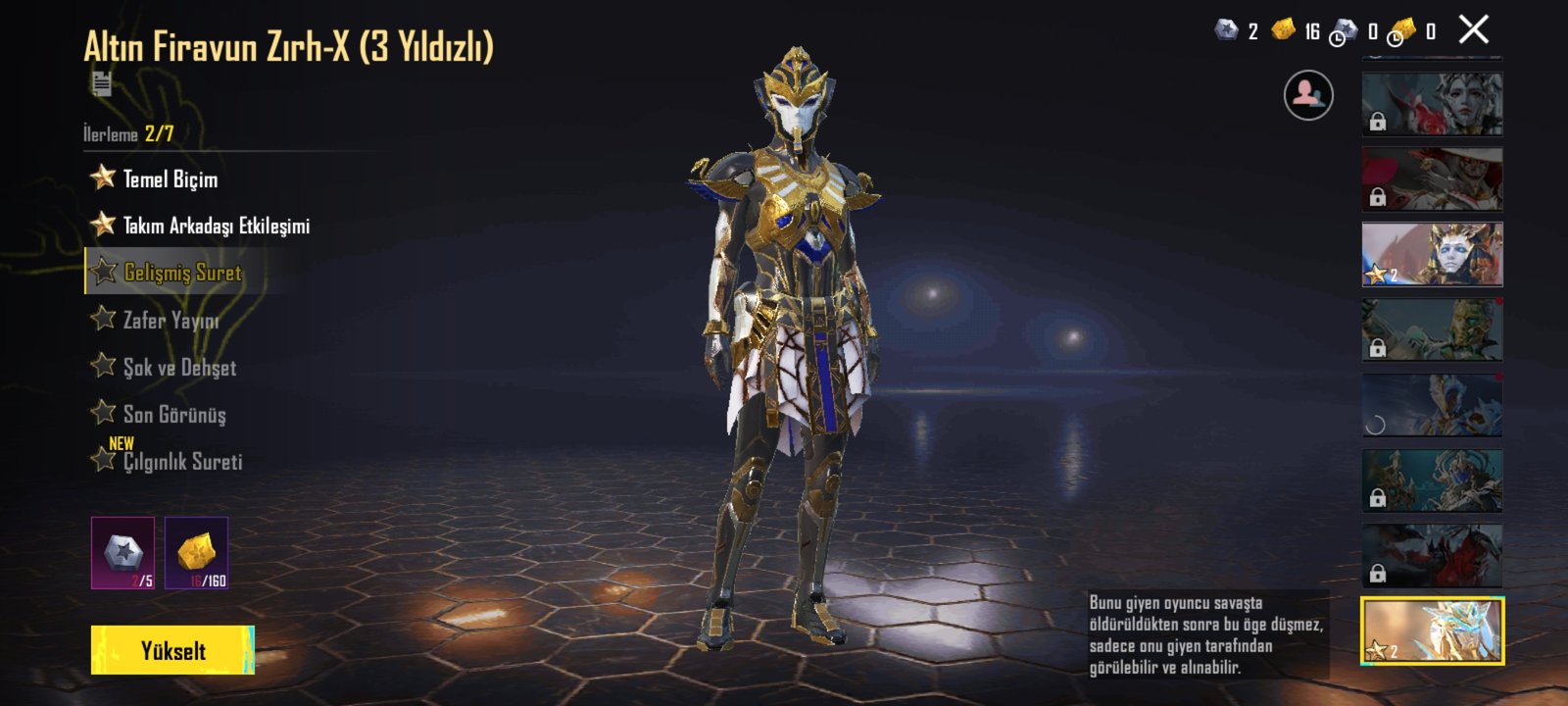Choose the locked pale-faced woman suit thumbnail
Viewport: 1568px width, 706px height.
click(1432, 103)
